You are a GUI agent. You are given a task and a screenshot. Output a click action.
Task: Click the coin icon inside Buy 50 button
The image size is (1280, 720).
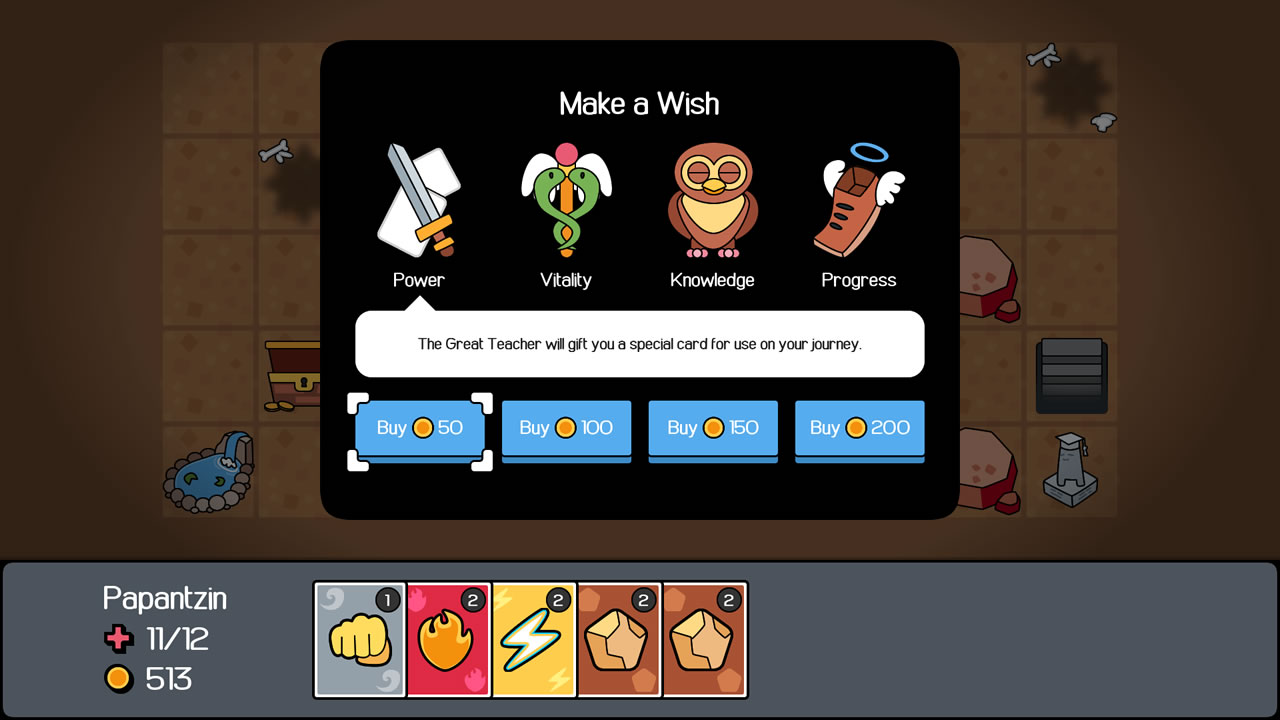421,427
